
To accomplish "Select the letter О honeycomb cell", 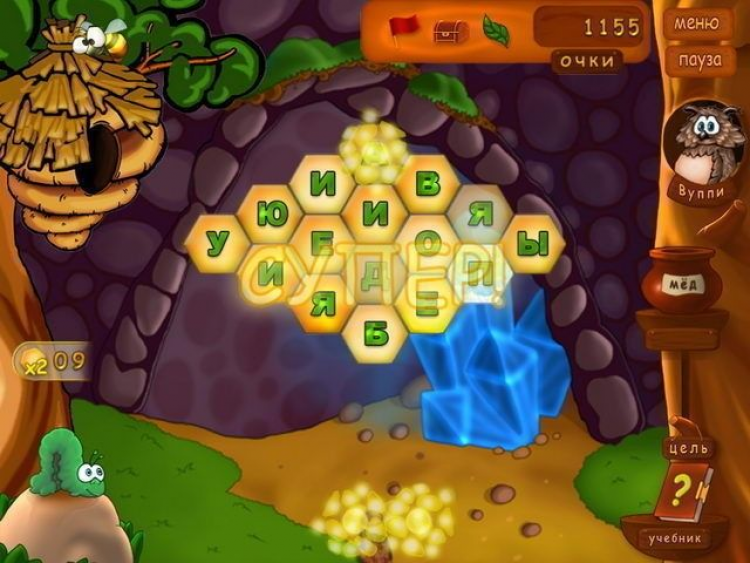I will pyautogui.click(x=428, y=243).
